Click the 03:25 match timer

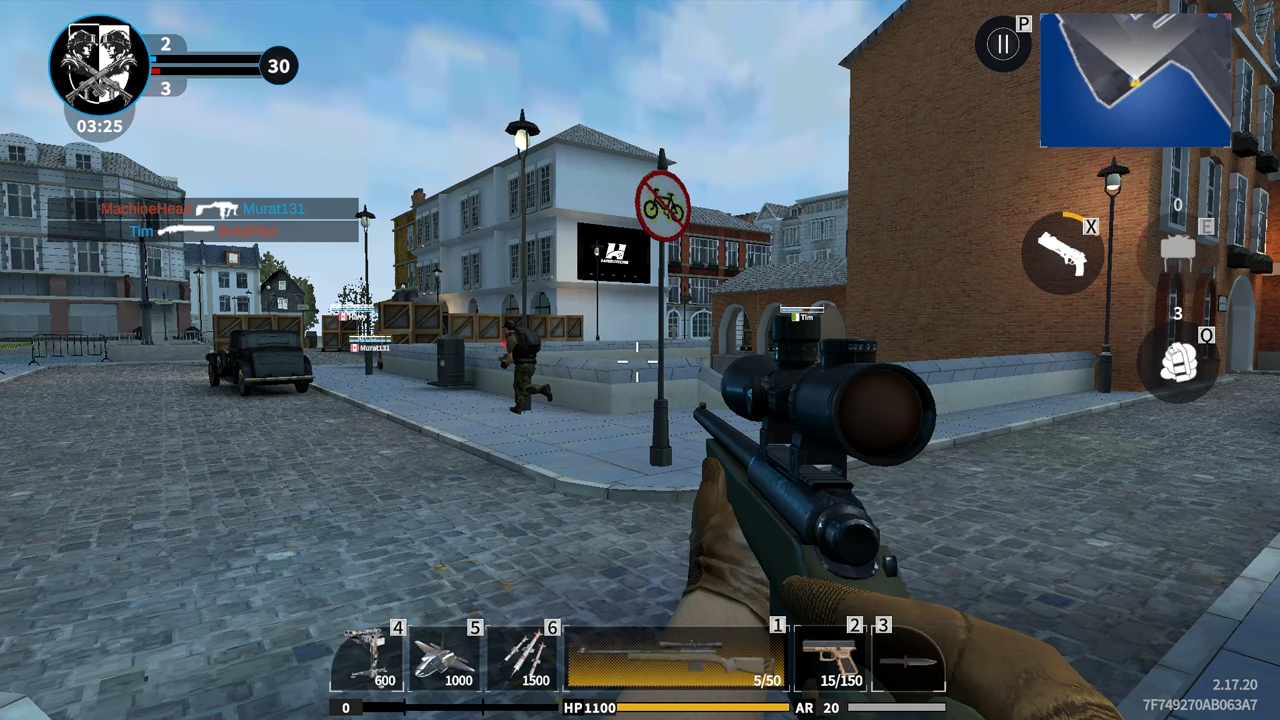[97, 126]
